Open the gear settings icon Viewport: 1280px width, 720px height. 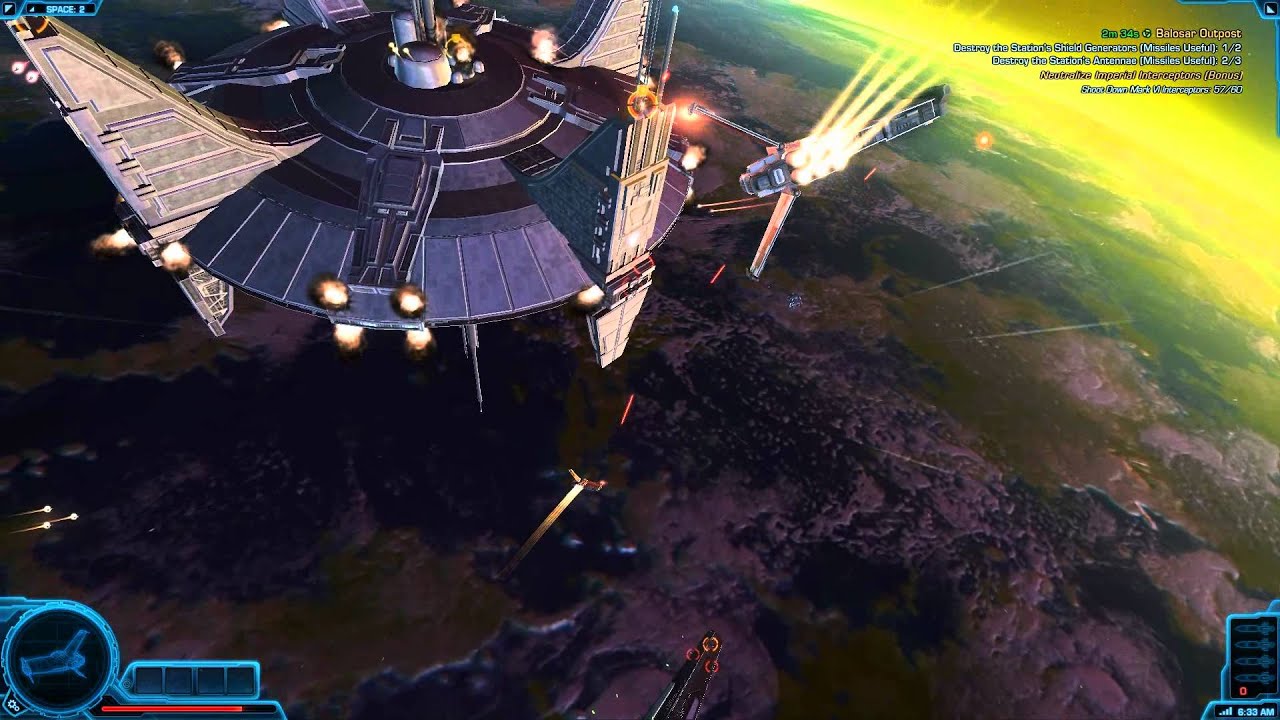[x=14, y=707]
